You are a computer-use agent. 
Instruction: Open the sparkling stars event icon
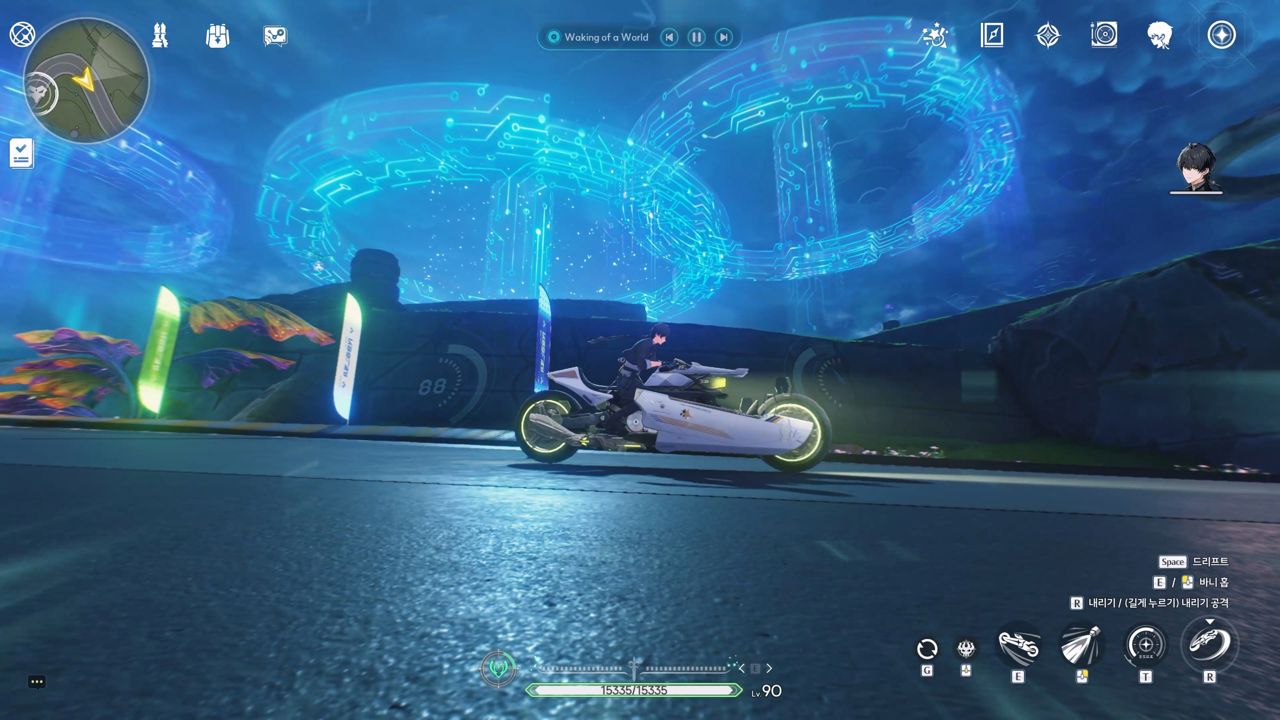pos(934,36)
